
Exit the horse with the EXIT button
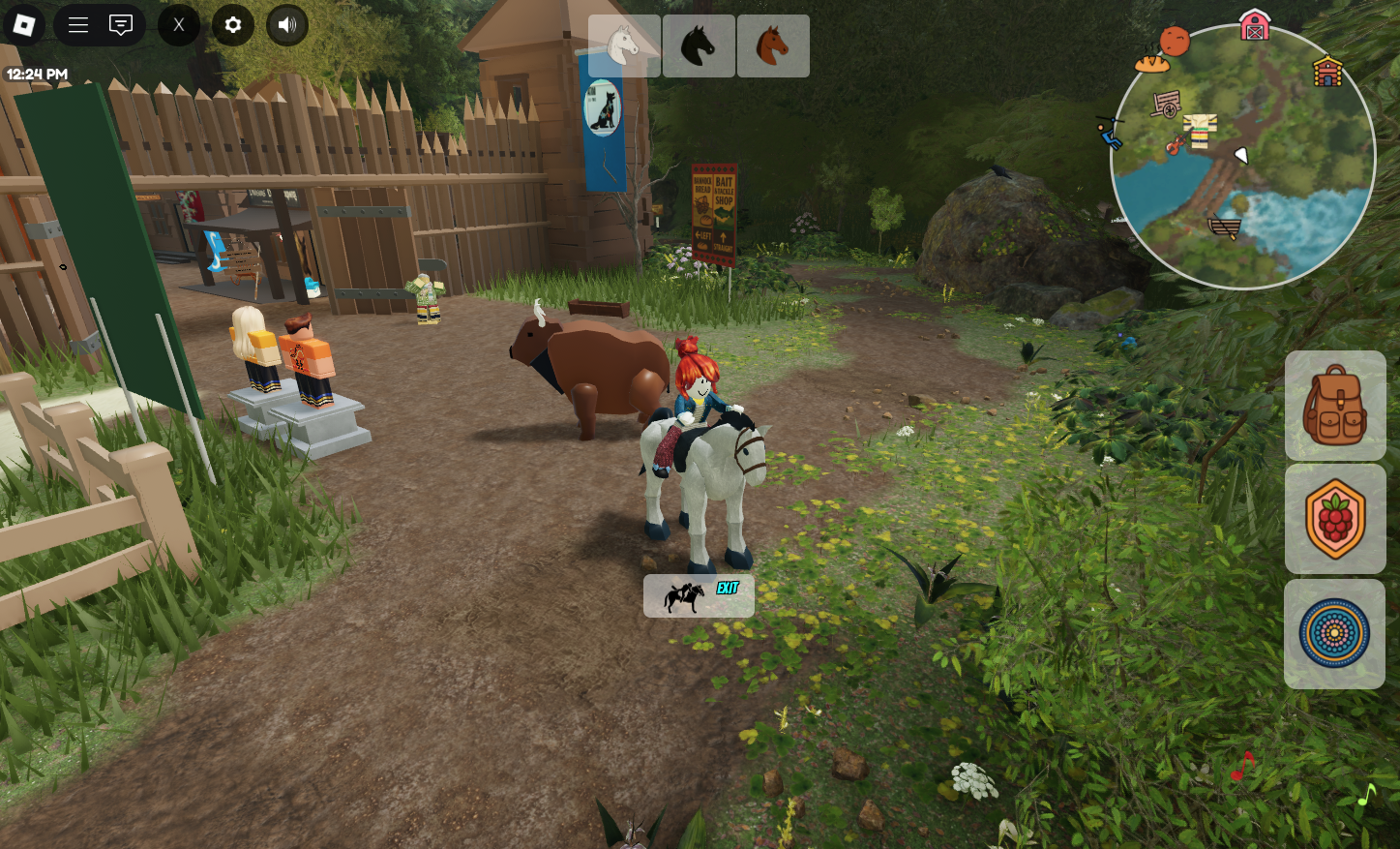coord(699,596)
